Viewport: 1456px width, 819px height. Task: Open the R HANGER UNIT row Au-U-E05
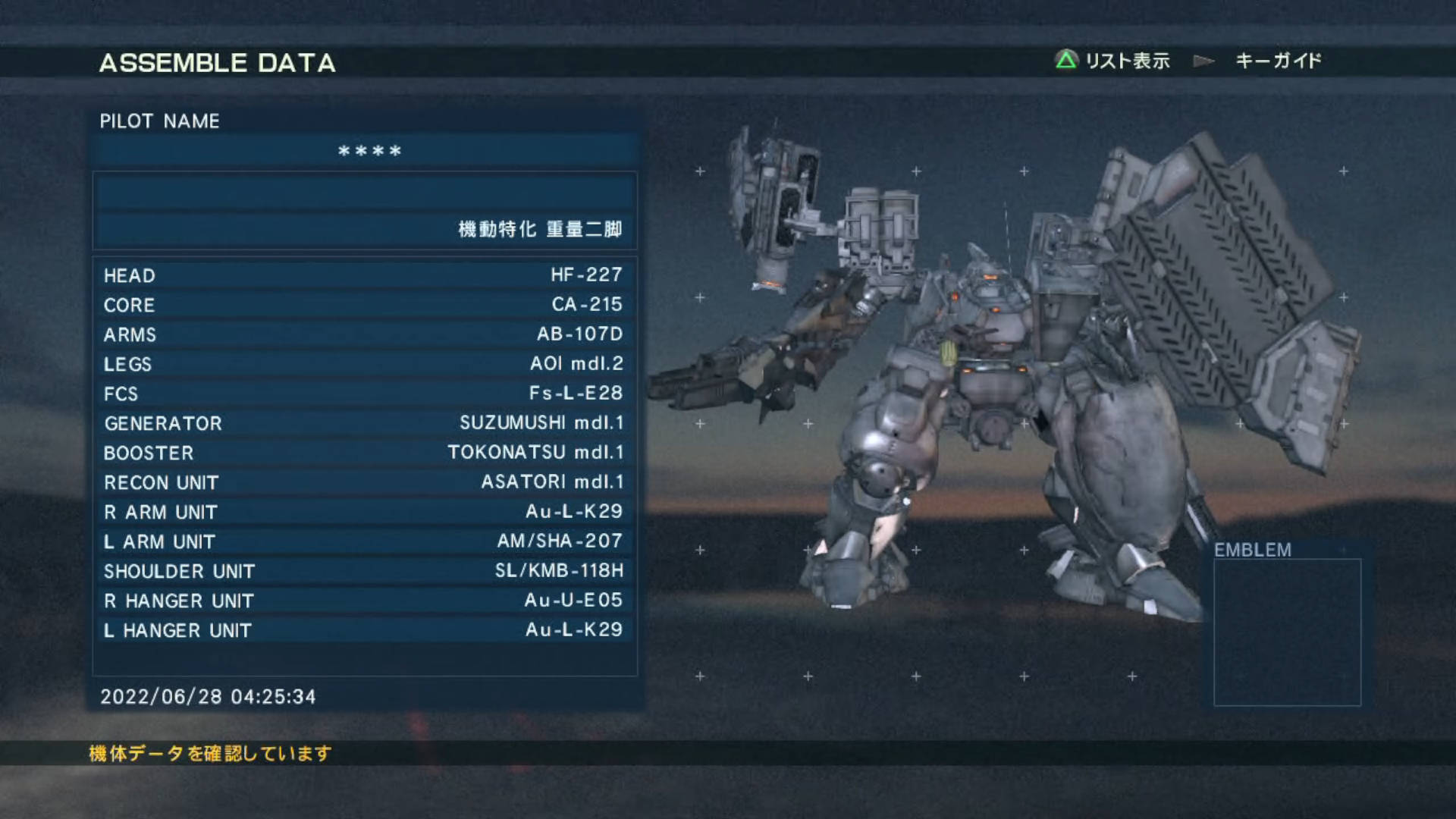click(x=364, y=600)
